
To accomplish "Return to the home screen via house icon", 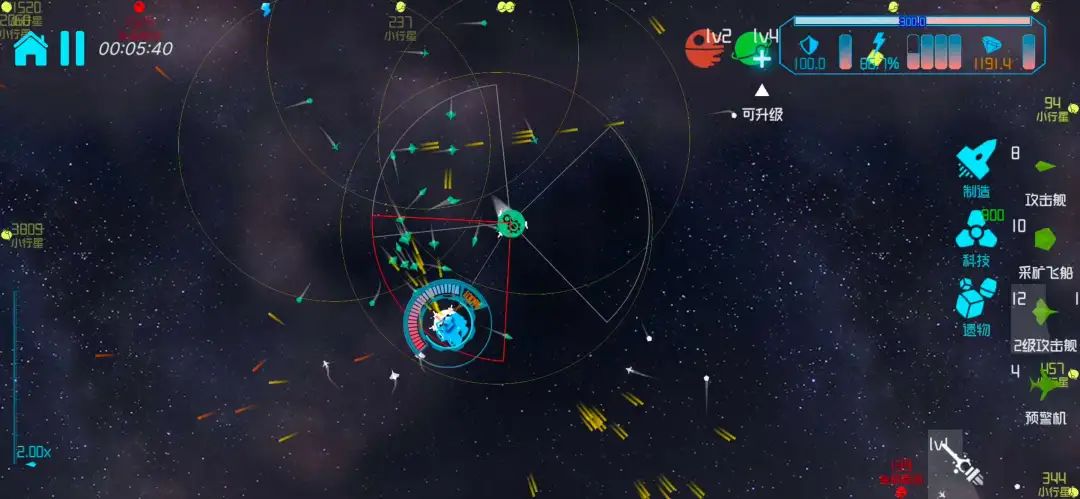I will 30,48.
